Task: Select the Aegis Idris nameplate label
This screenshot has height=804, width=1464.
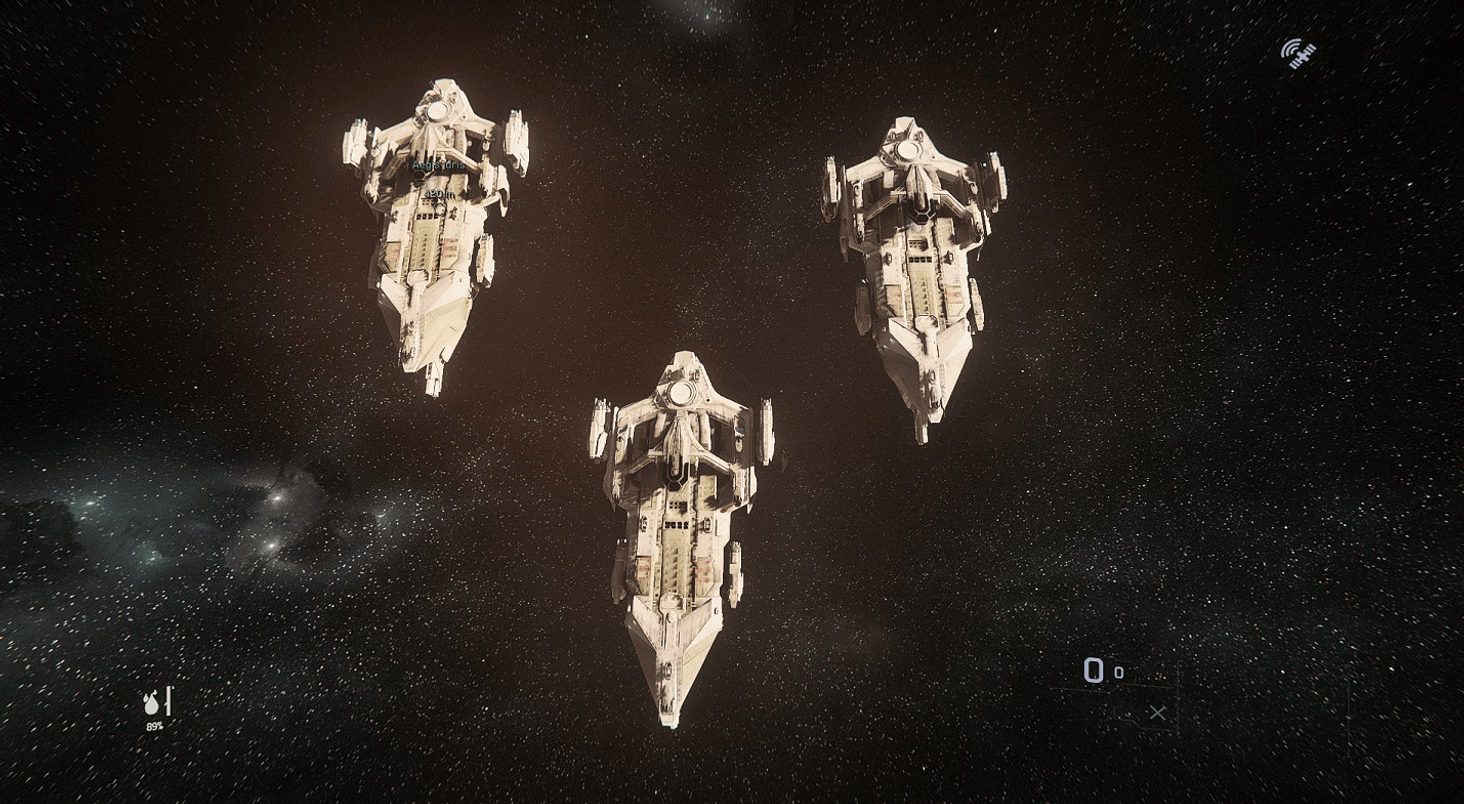Action: pos(438,164)
